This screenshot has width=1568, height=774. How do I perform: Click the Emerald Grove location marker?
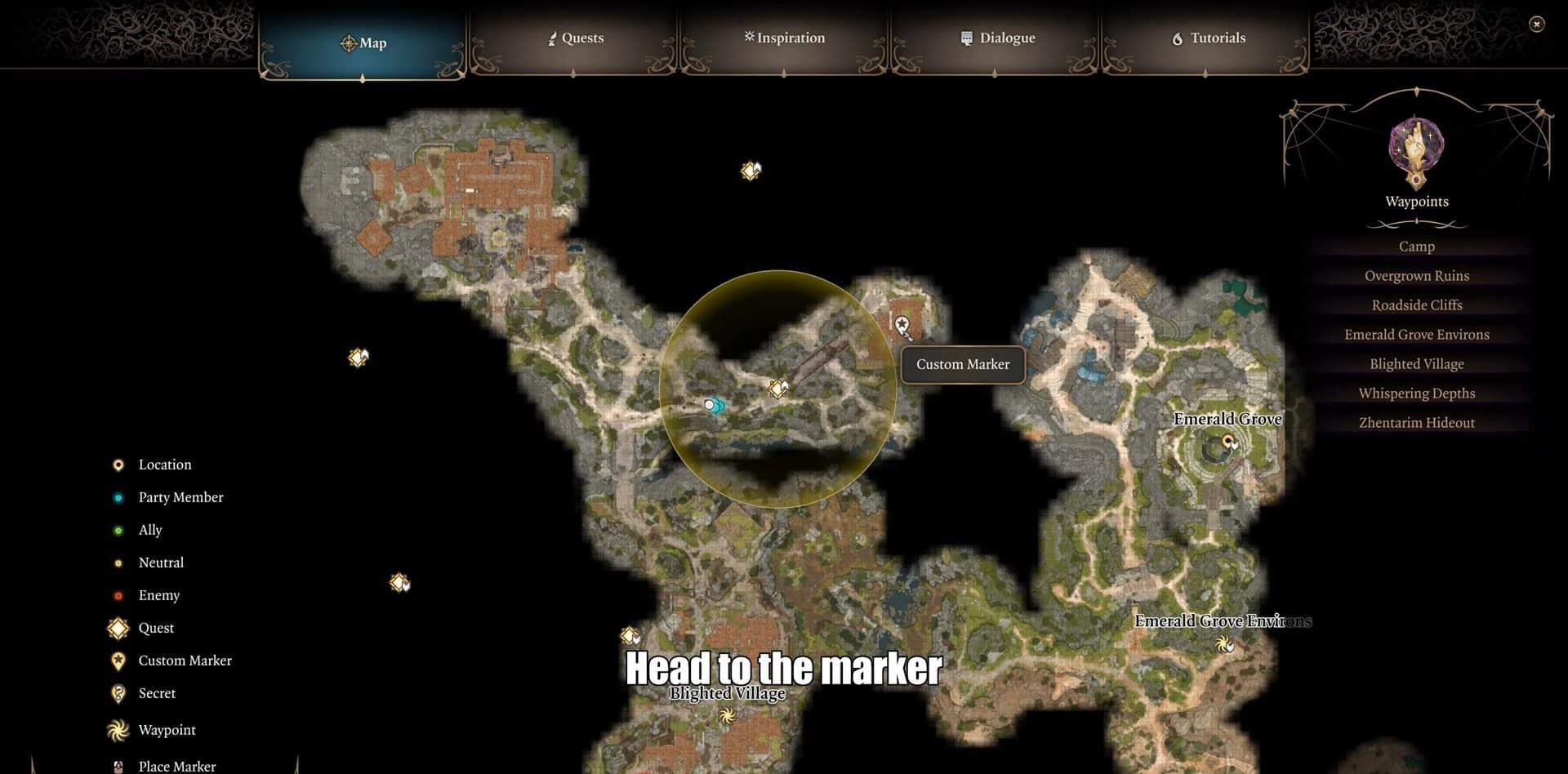(x=1227, y=442)
